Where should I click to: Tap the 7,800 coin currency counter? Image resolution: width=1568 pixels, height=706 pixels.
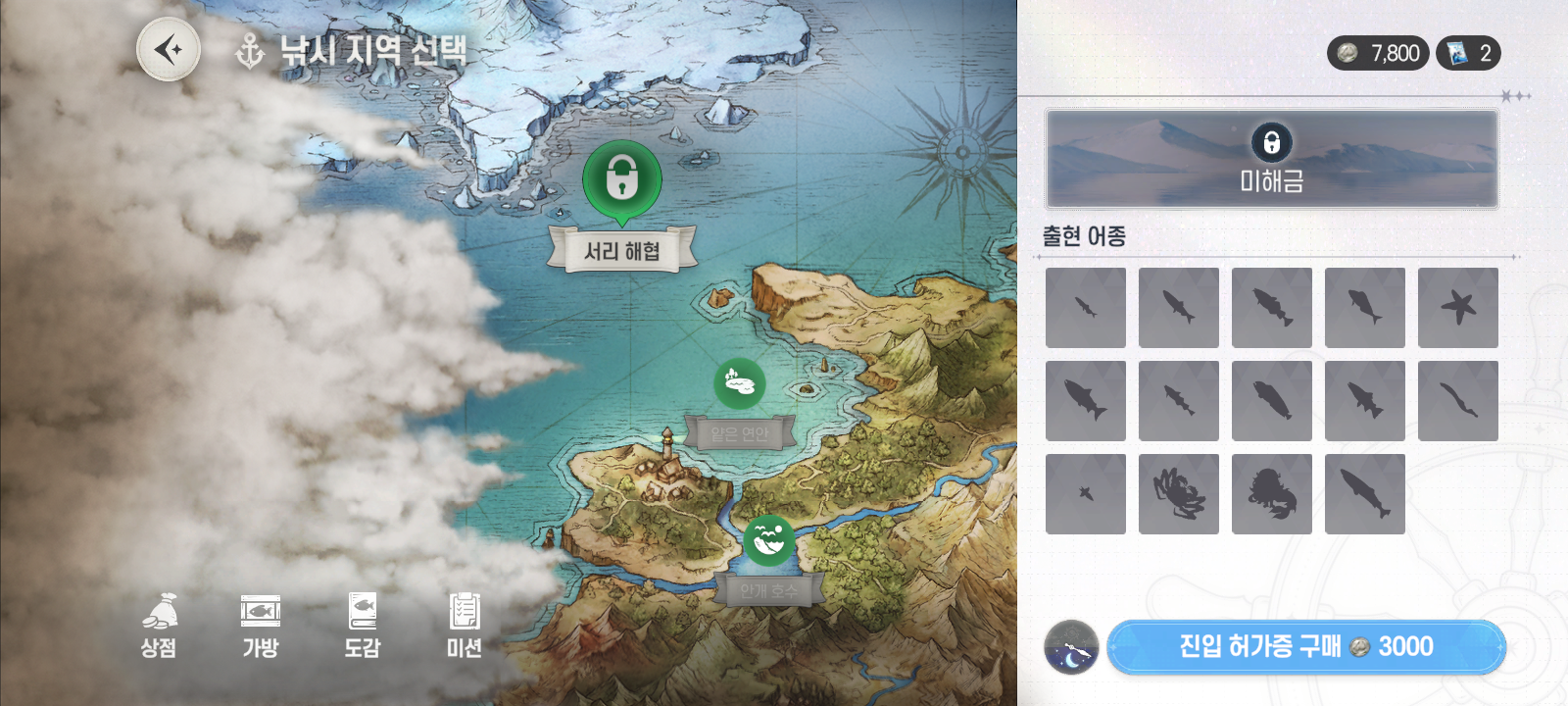[1378, 53]
